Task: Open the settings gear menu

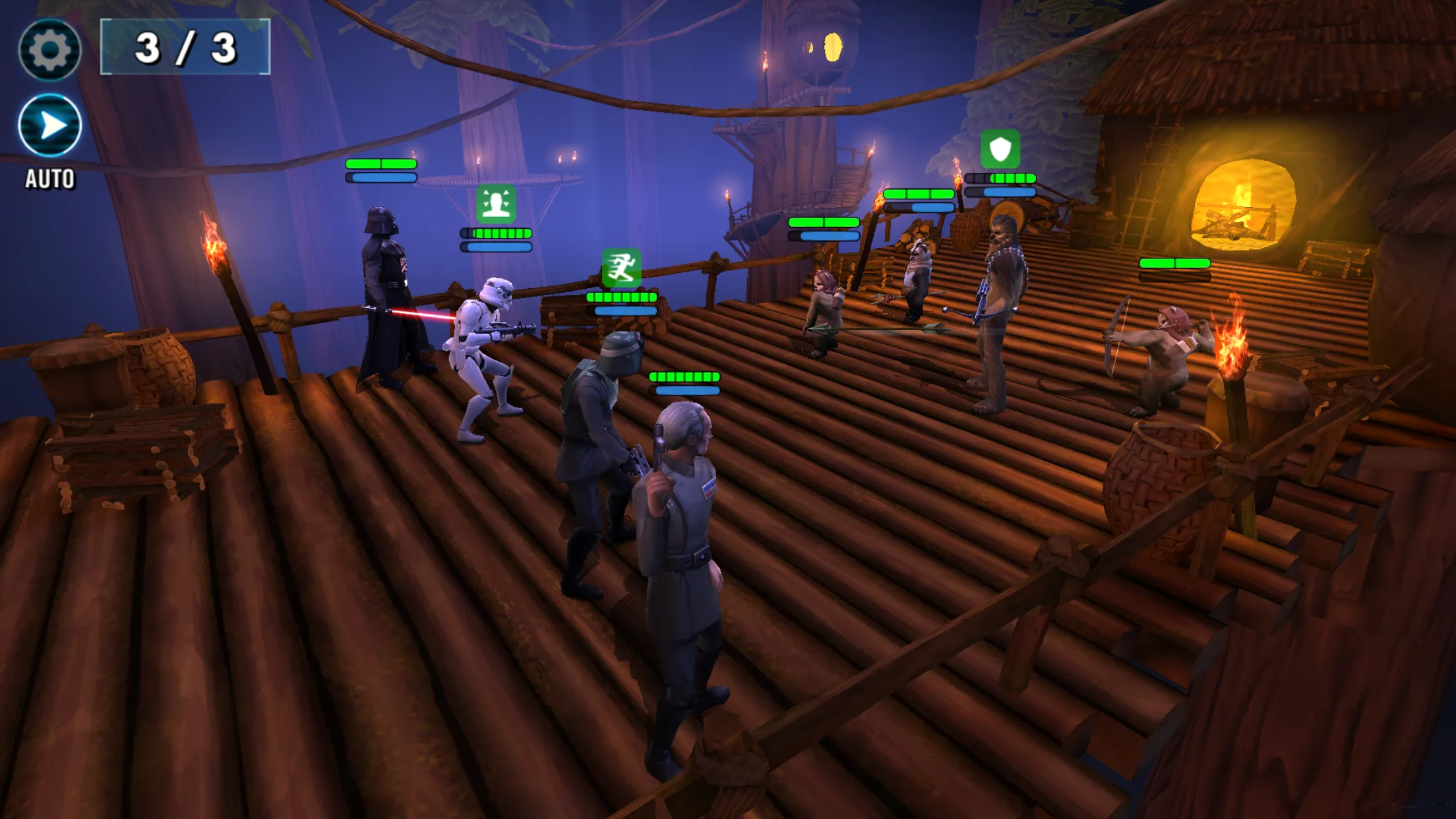Action: tap(49, 49)
